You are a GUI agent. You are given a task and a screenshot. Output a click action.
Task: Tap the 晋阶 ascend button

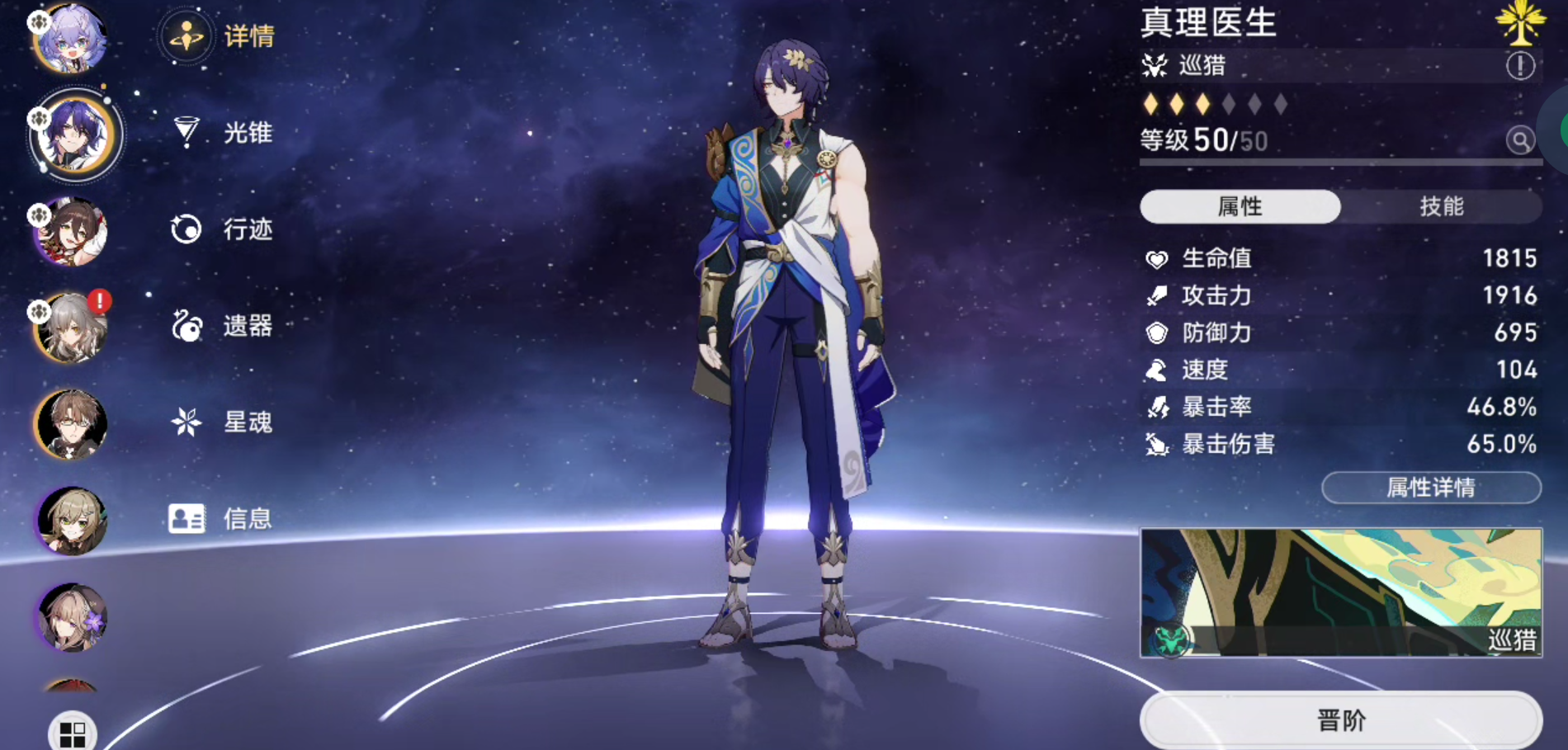(1341, 720)
